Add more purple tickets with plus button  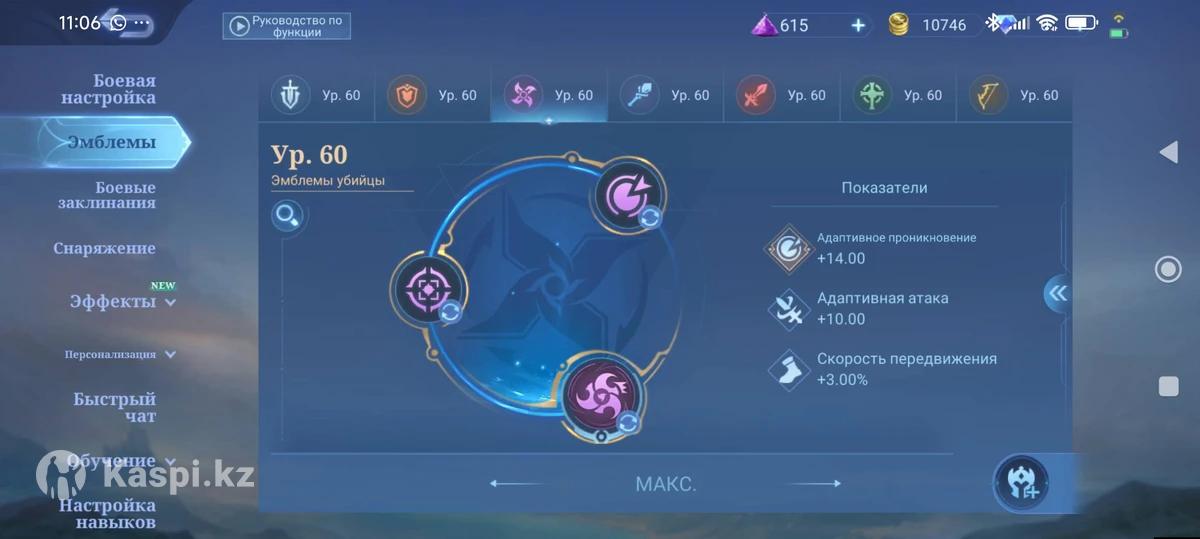coord(858,25)
